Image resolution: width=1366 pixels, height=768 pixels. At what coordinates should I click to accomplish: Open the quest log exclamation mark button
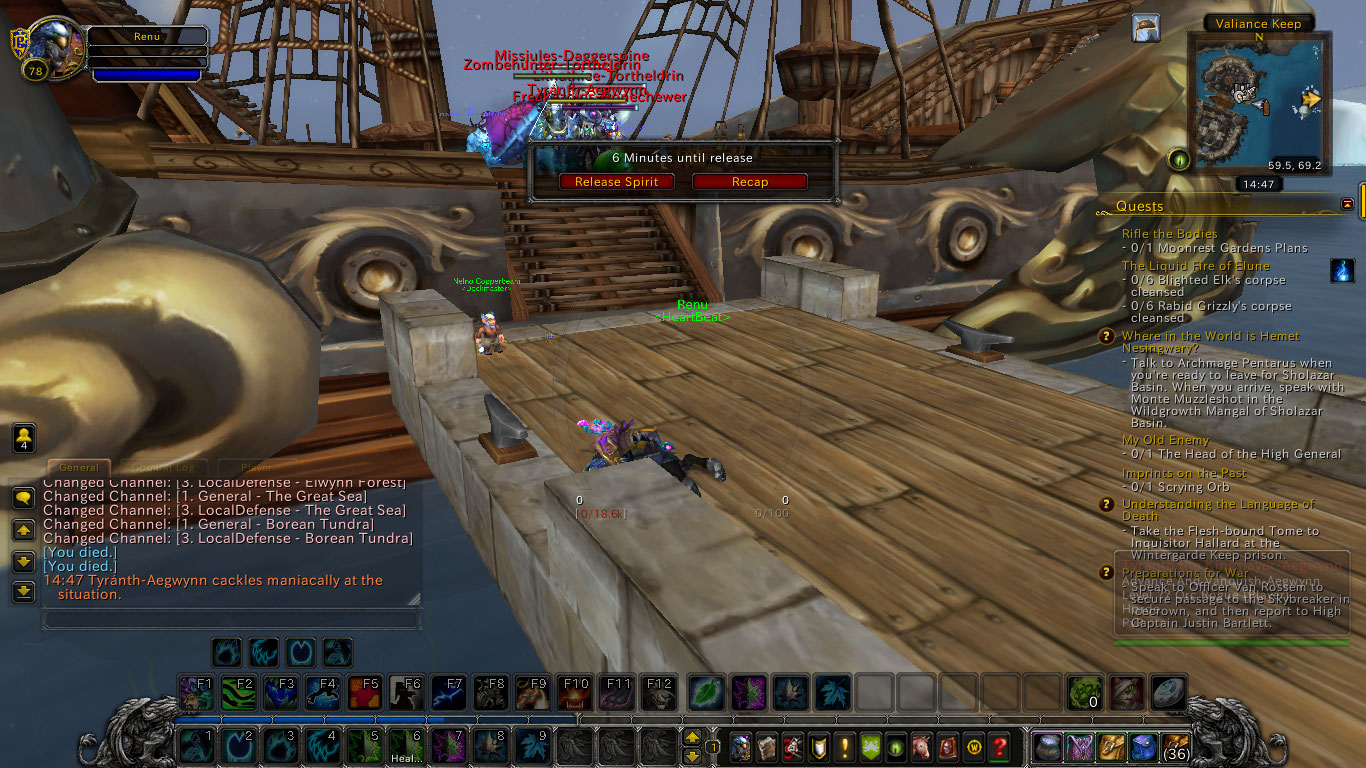pos(844,746)
